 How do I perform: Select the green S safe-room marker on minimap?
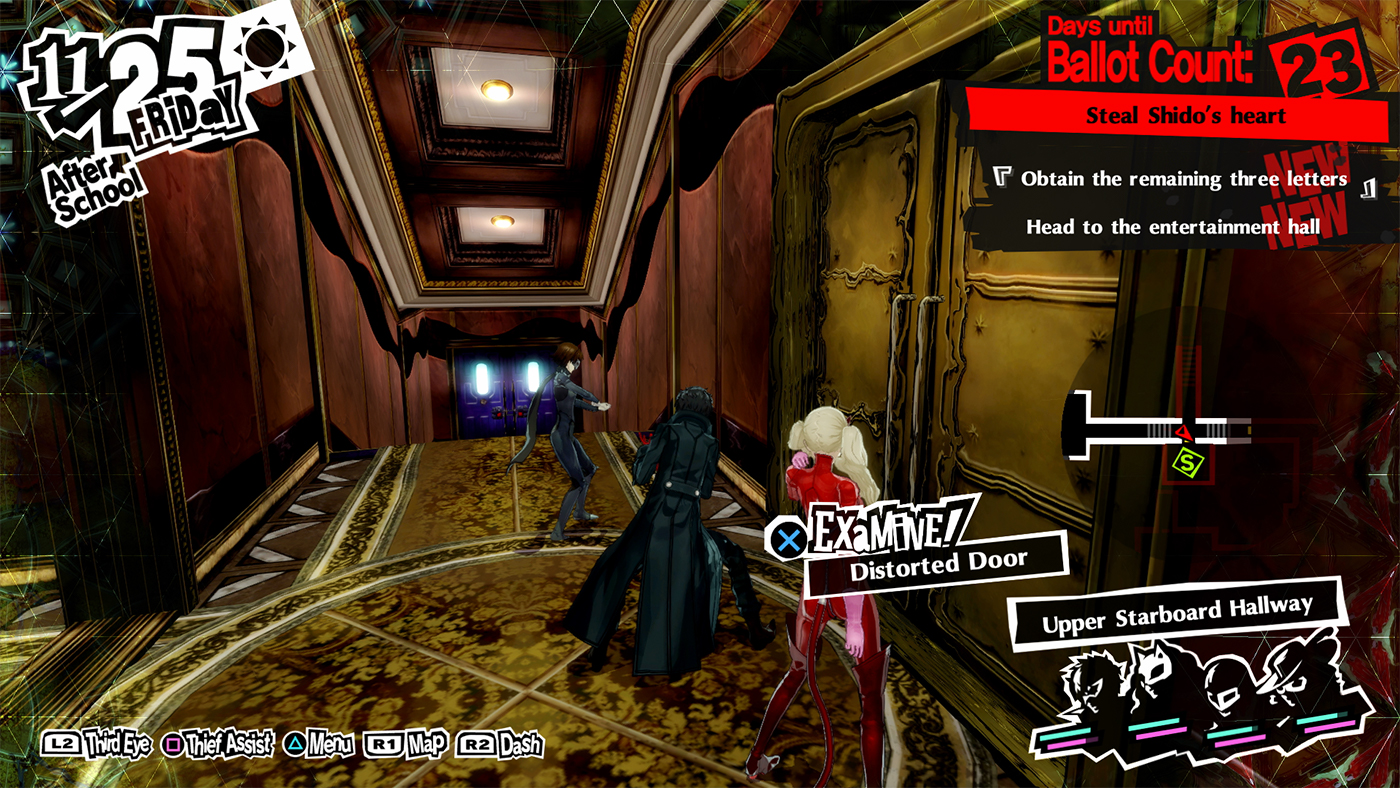[1186, 462]
